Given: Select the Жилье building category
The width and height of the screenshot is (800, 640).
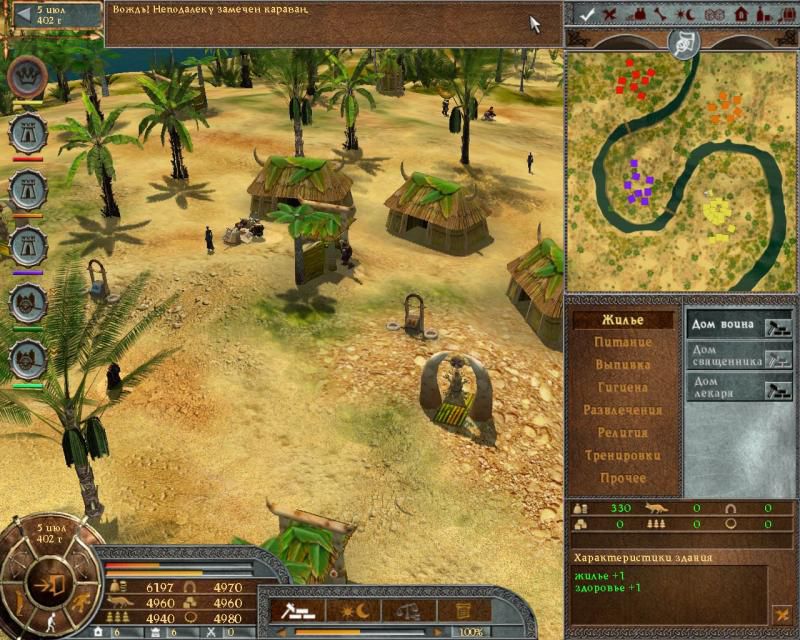Looking at the screenshot, I should coord(622,320).
